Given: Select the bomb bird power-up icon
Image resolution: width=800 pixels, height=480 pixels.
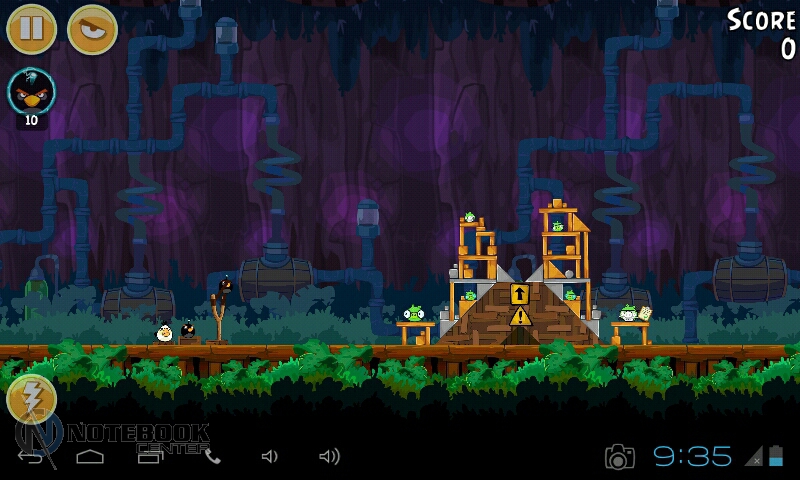Looking at the screenshot, I should tap(31, 93).
